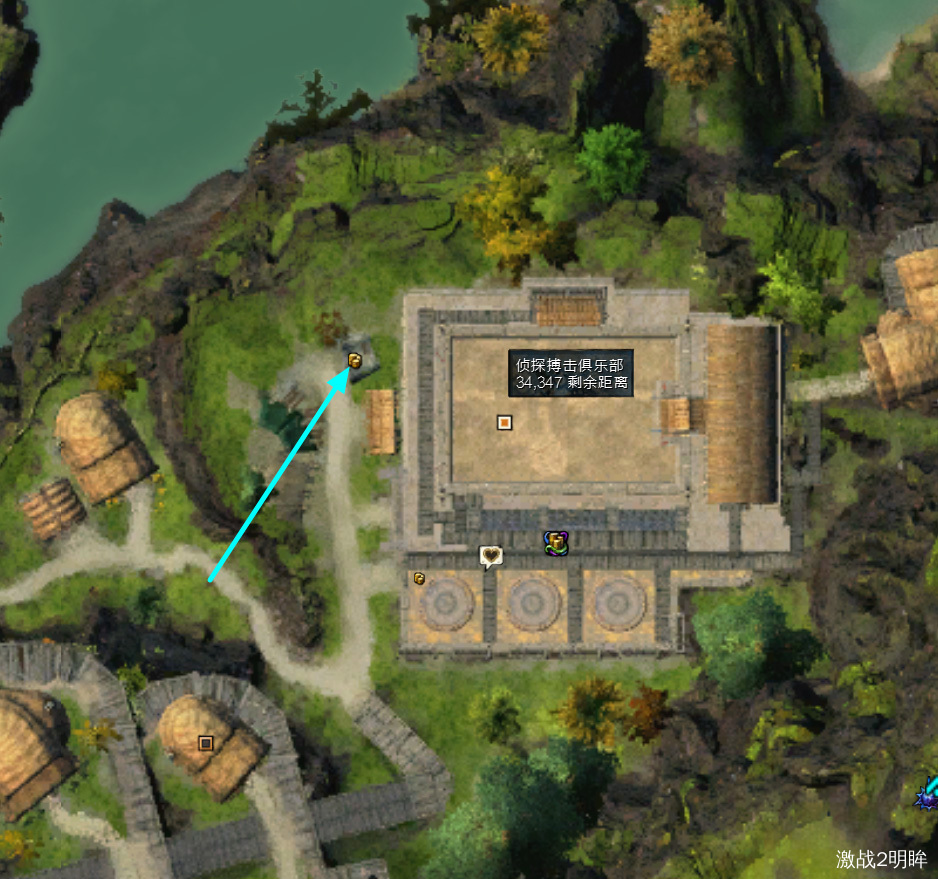Click the gold merchant marker the cyan arrow points to

tap(354, 360)
